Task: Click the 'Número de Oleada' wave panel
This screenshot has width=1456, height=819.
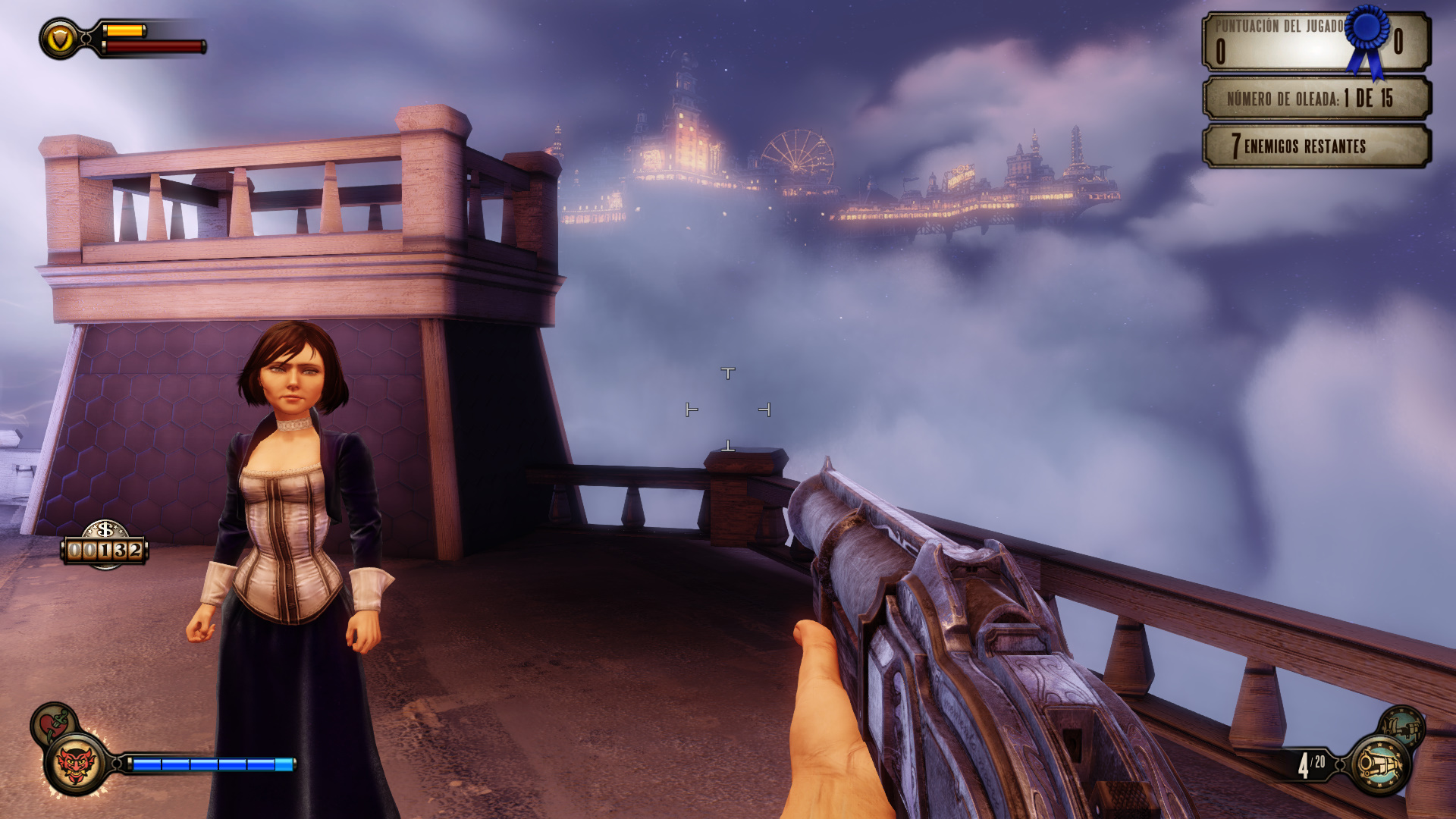Action: tap(1316, 99)
